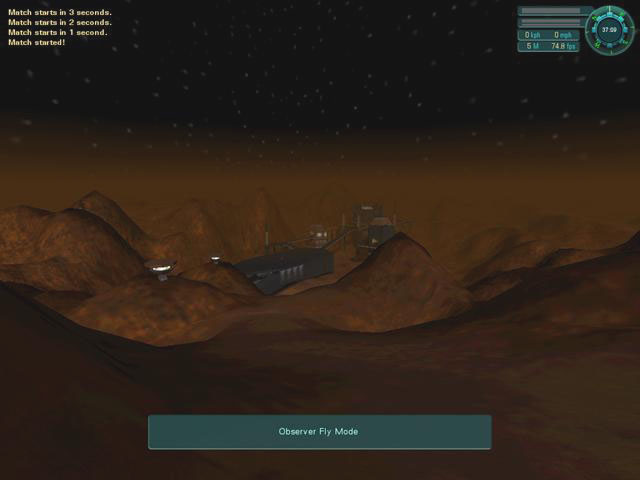Click the Observer Fly Mode panel

click(x=319, y=432)
